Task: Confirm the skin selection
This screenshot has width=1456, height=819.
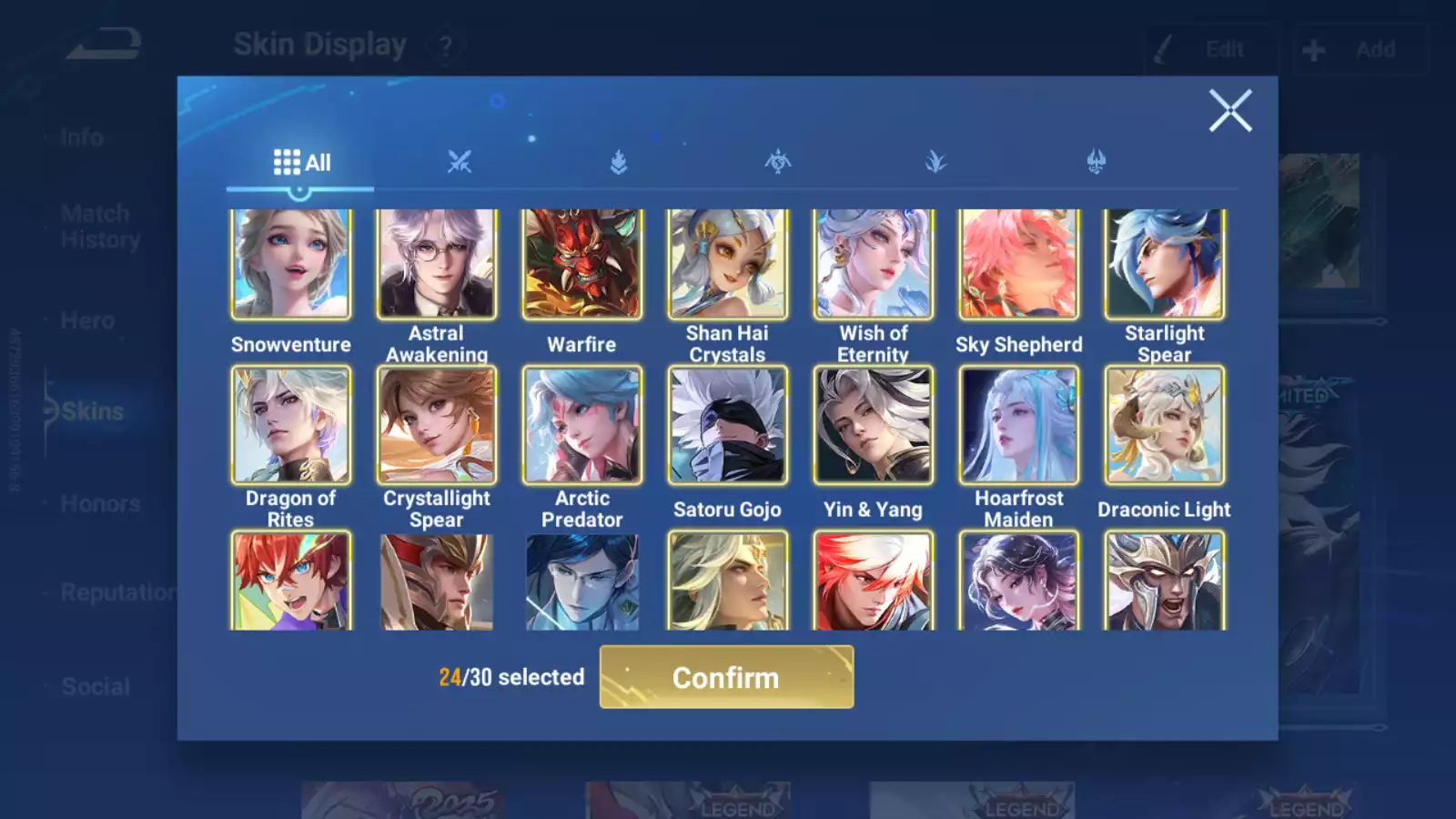Action: pos(726,677)
